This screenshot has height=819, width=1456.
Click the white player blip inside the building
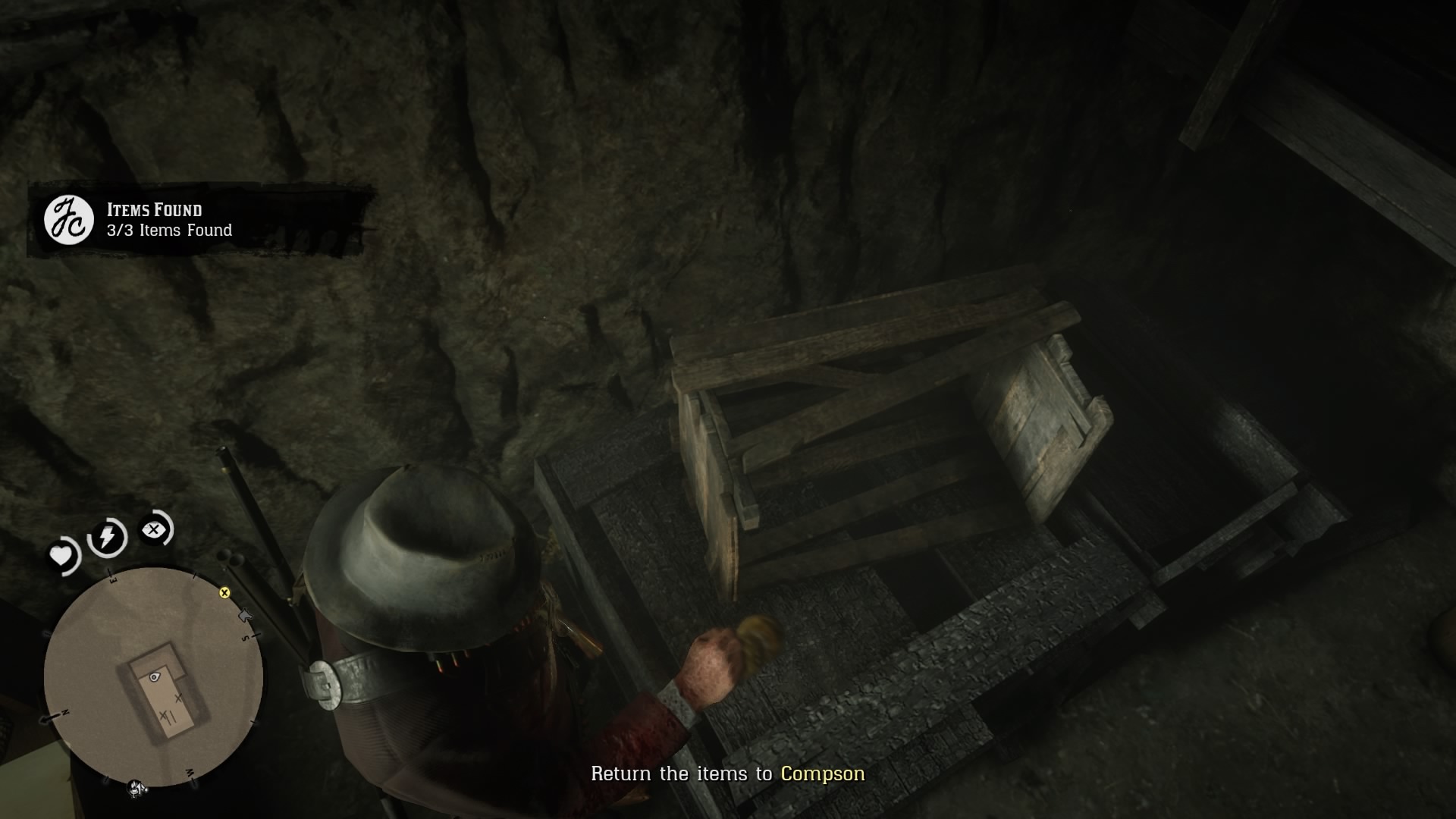(154, 676)
